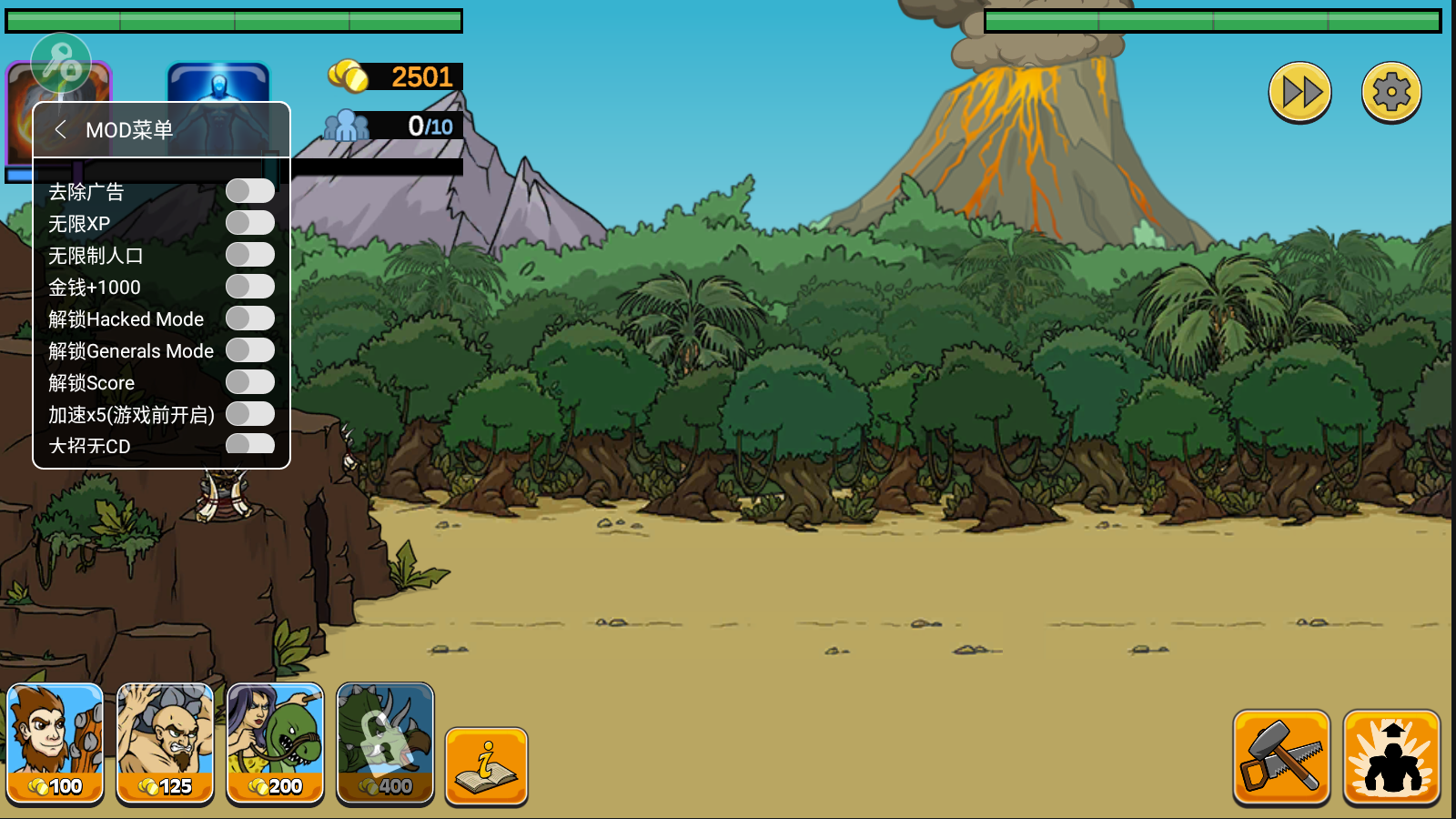Switch on 解锁Hacked Mode
This screenshot has height=819, width=1456.
250,318
